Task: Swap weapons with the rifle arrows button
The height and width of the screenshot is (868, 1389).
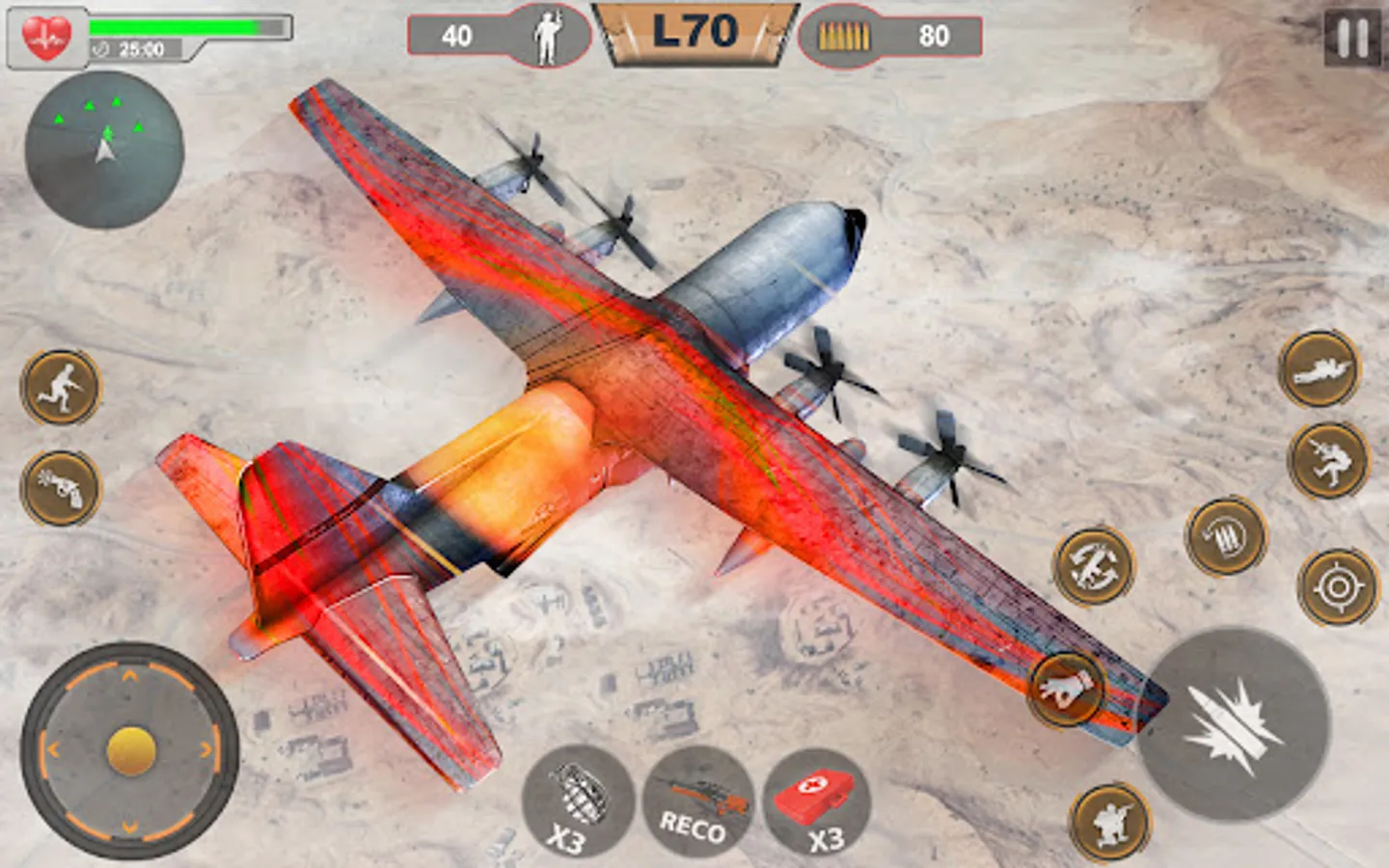Action: [x=1093, y=565]
